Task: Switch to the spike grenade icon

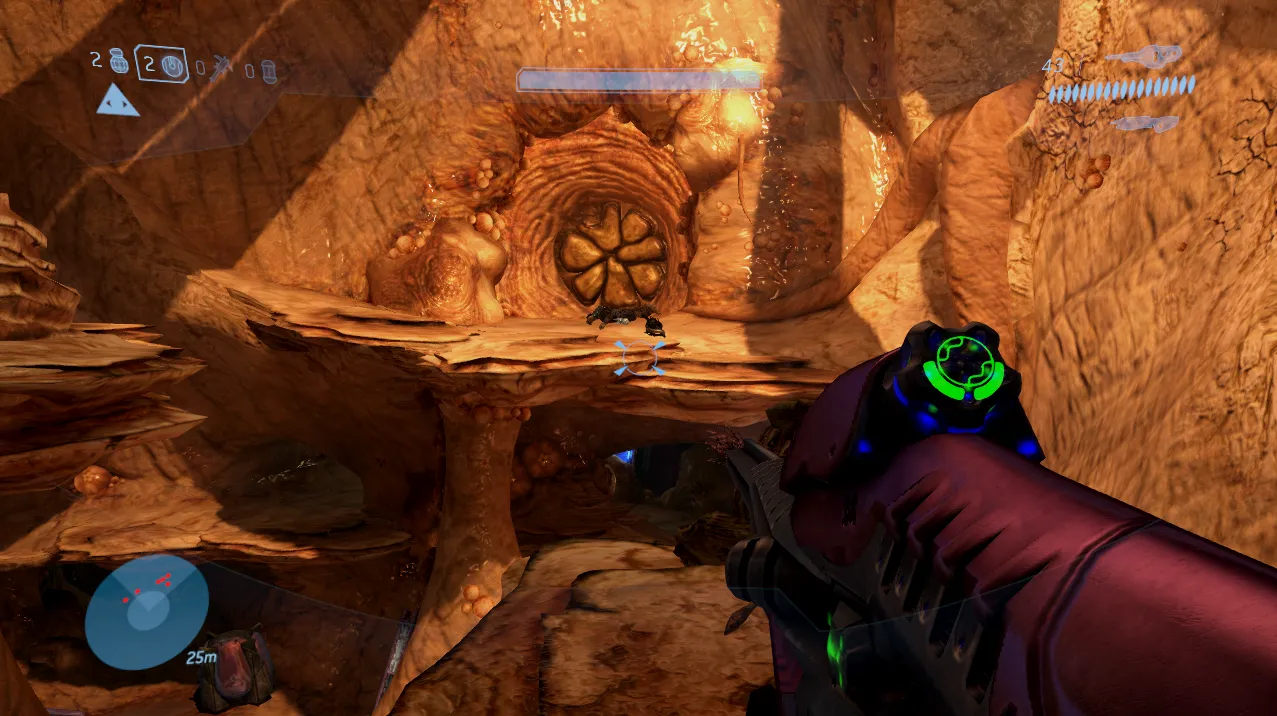Action: pyautogui.click(x=223, y=68)
